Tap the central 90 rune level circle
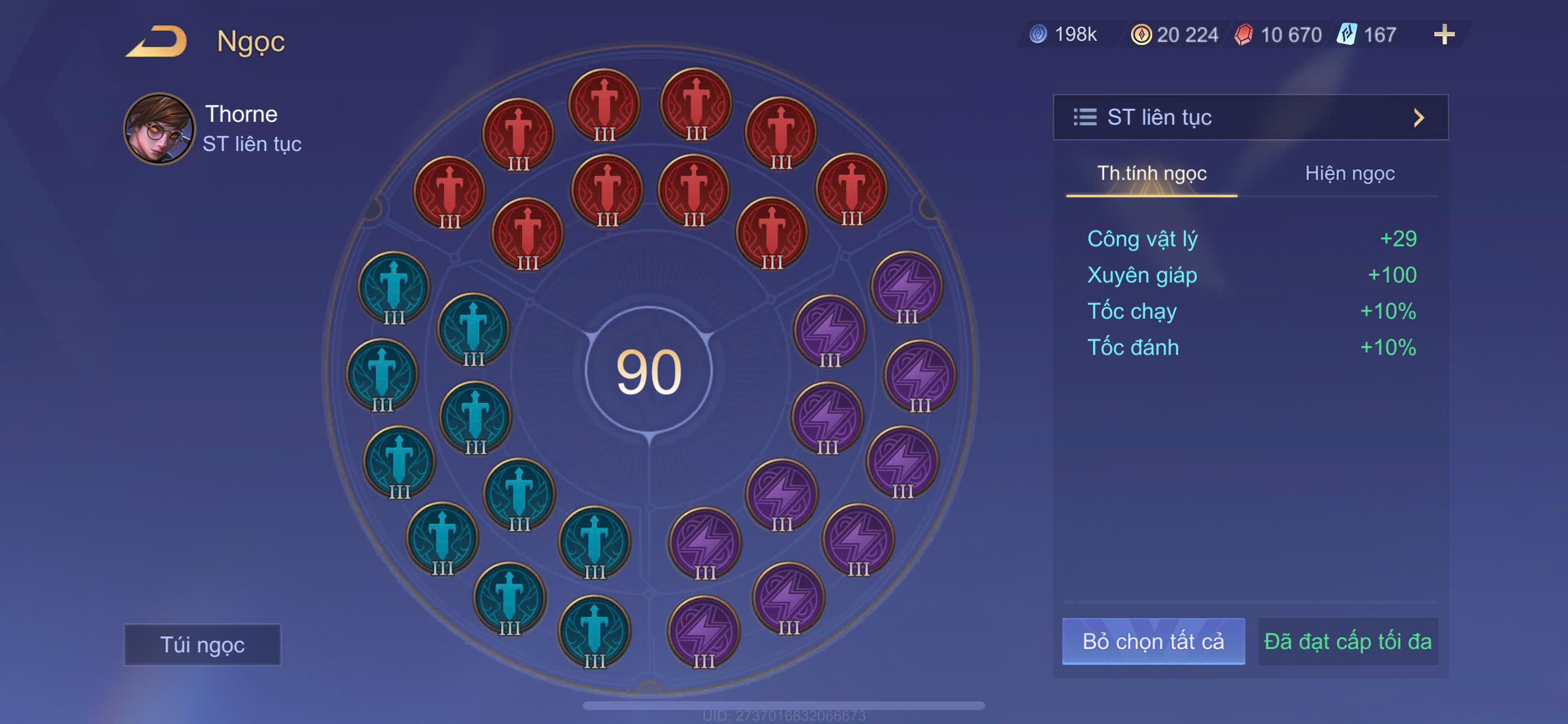Screen dimensions: 1568x724 (648, 371)
